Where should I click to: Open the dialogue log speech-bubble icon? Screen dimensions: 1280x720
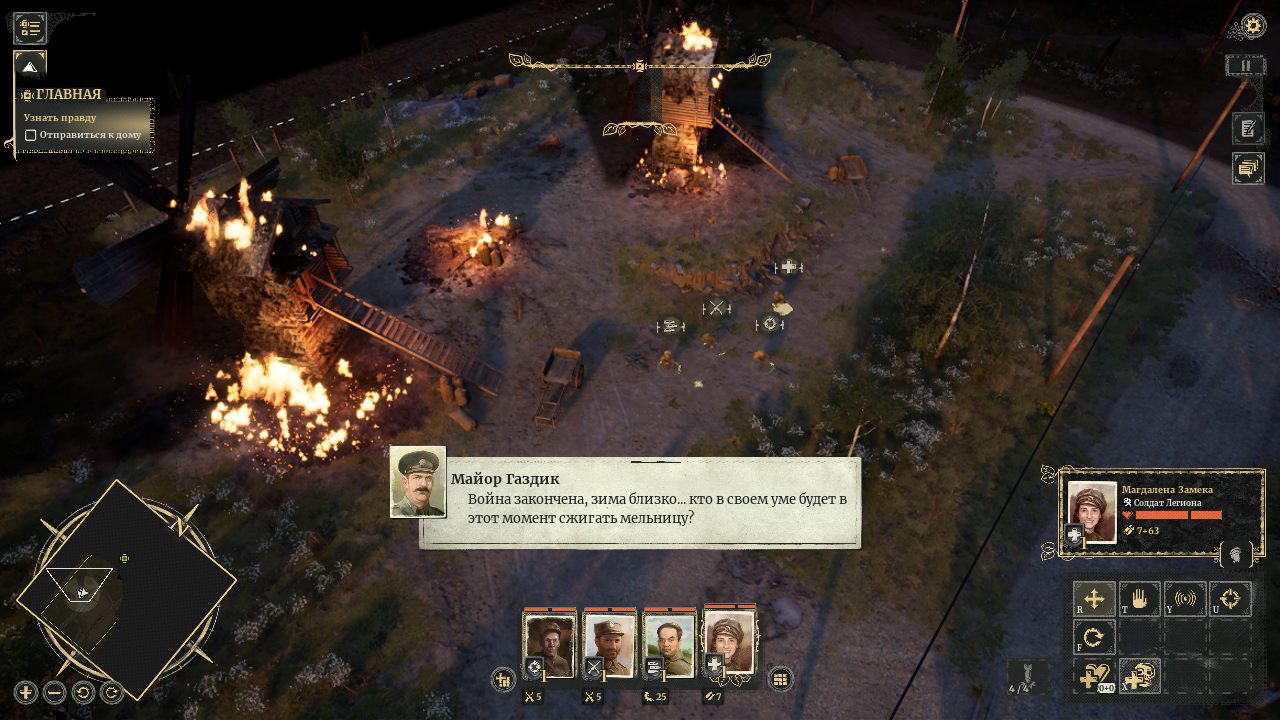point(1248,168)
